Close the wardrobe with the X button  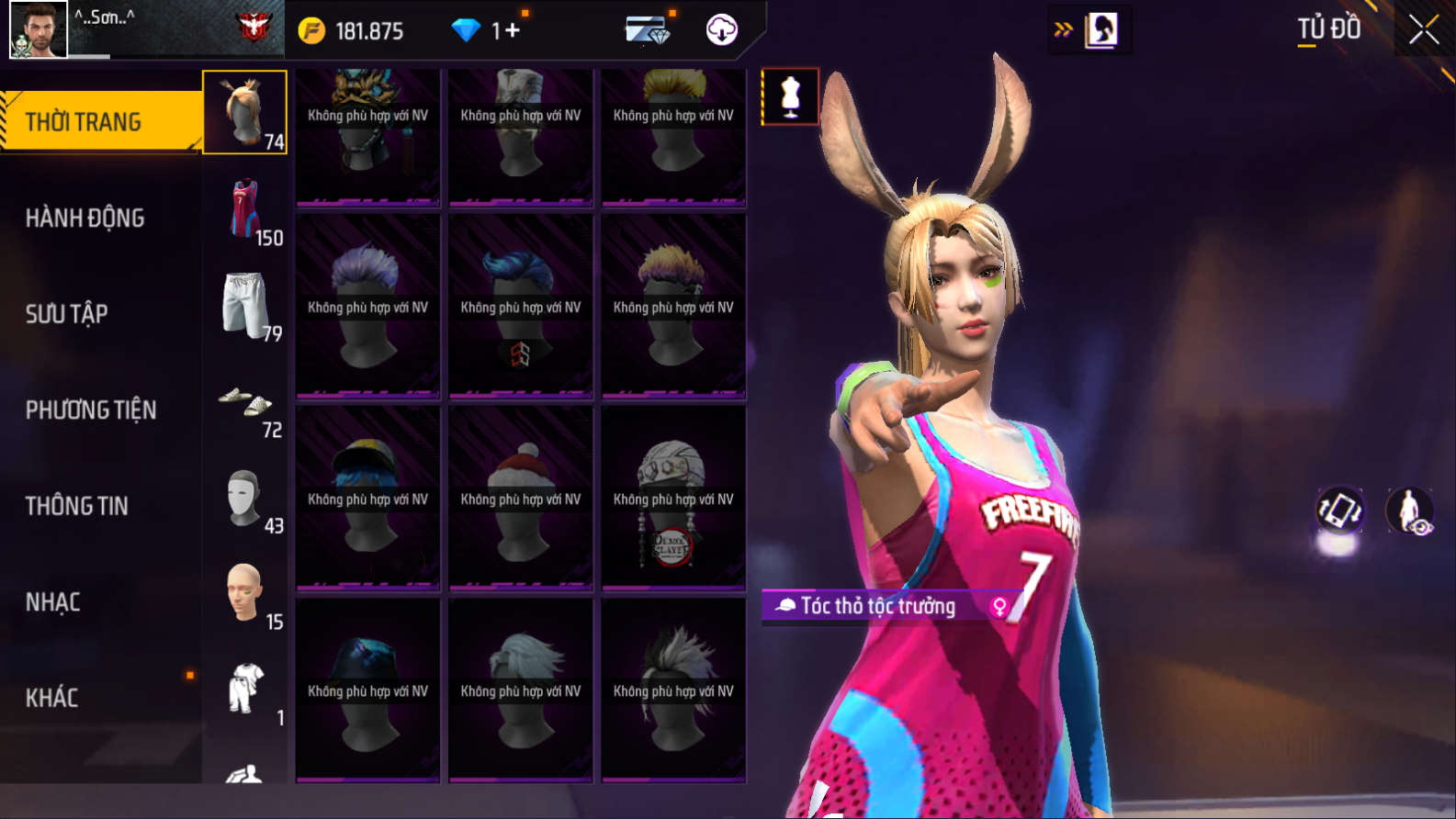coord(1423,29)
